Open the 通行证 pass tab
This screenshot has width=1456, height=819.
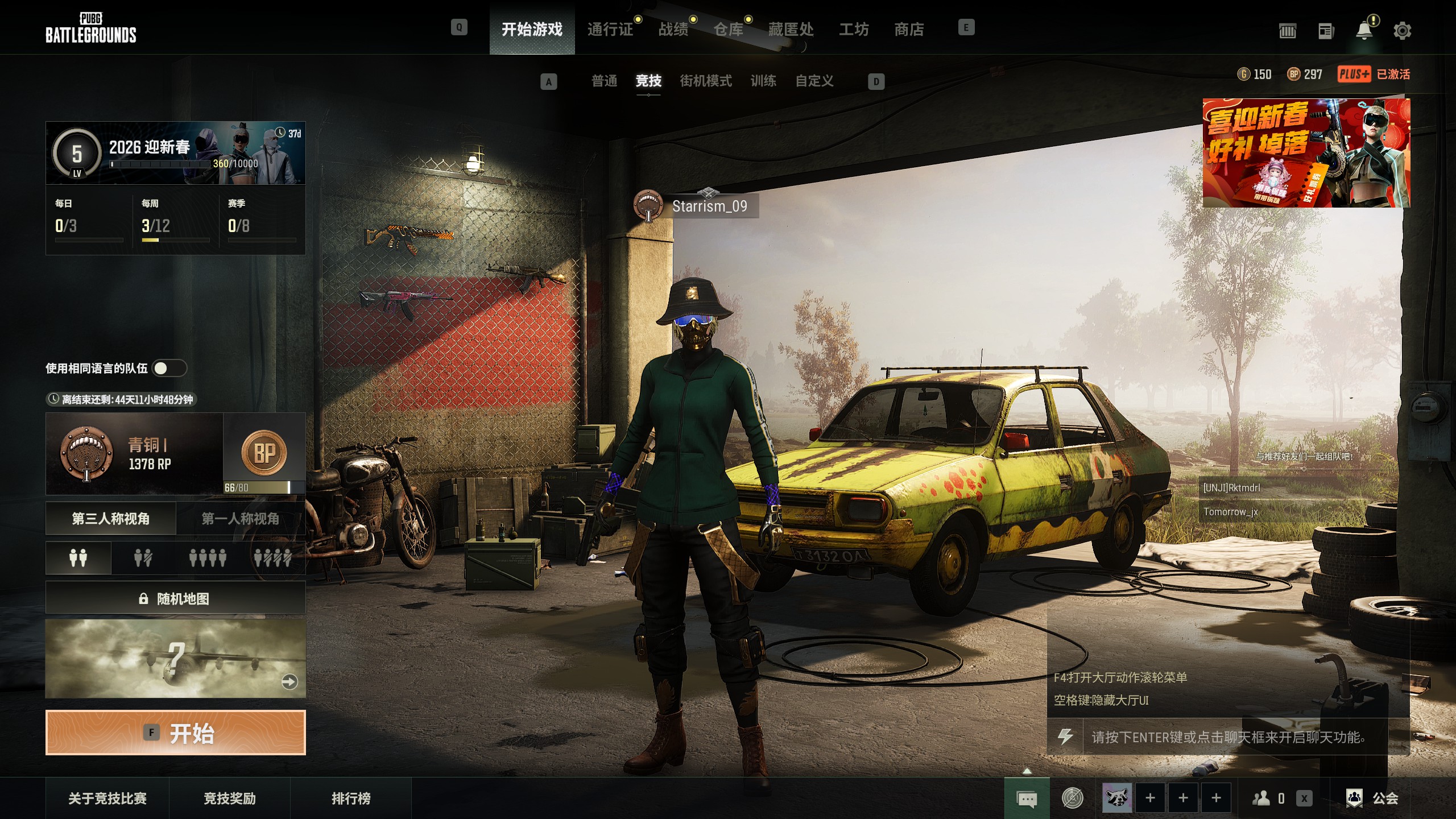610,29
